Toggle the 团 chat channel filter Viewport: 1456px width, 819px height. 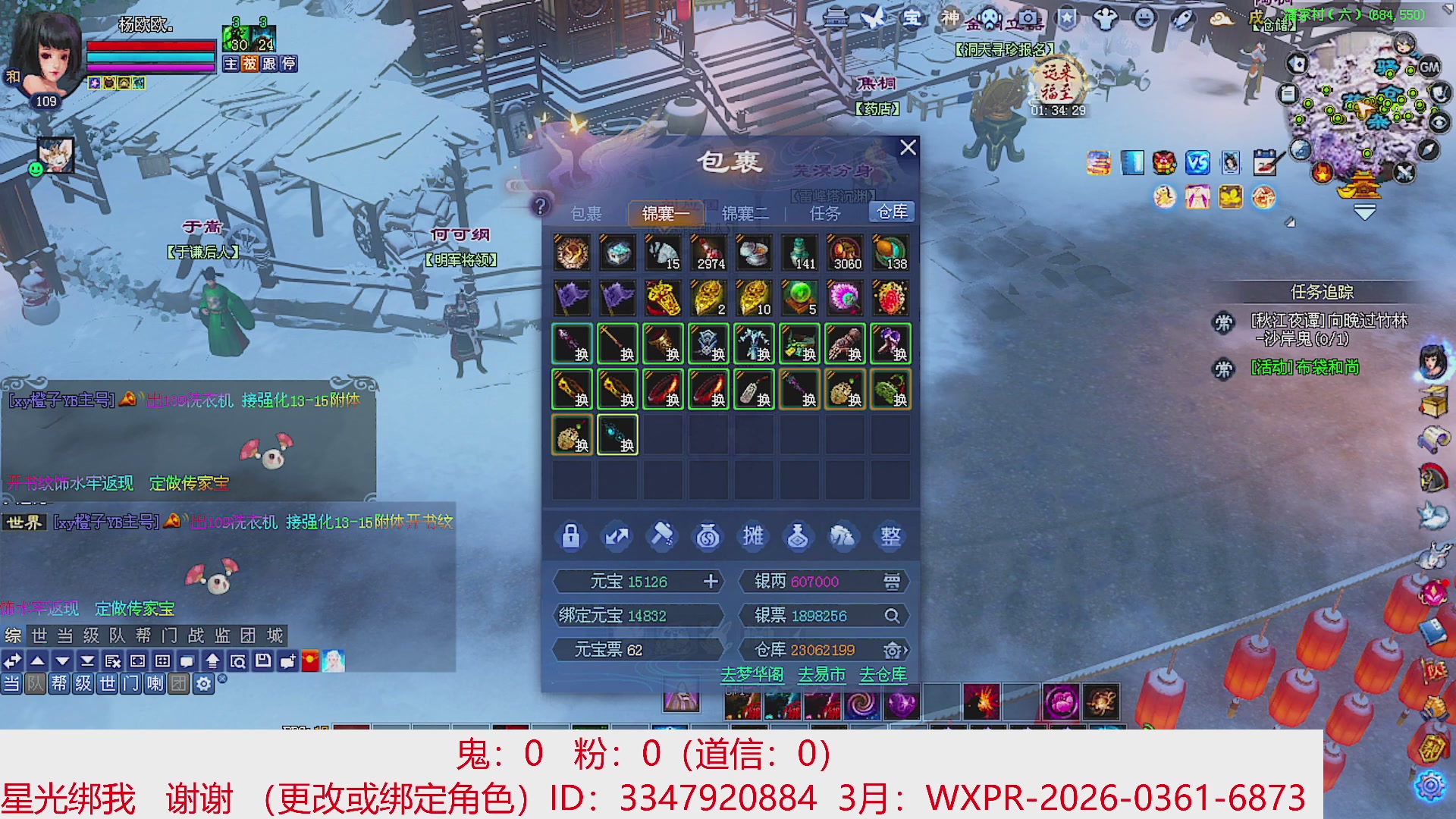(x=180, y=683)
